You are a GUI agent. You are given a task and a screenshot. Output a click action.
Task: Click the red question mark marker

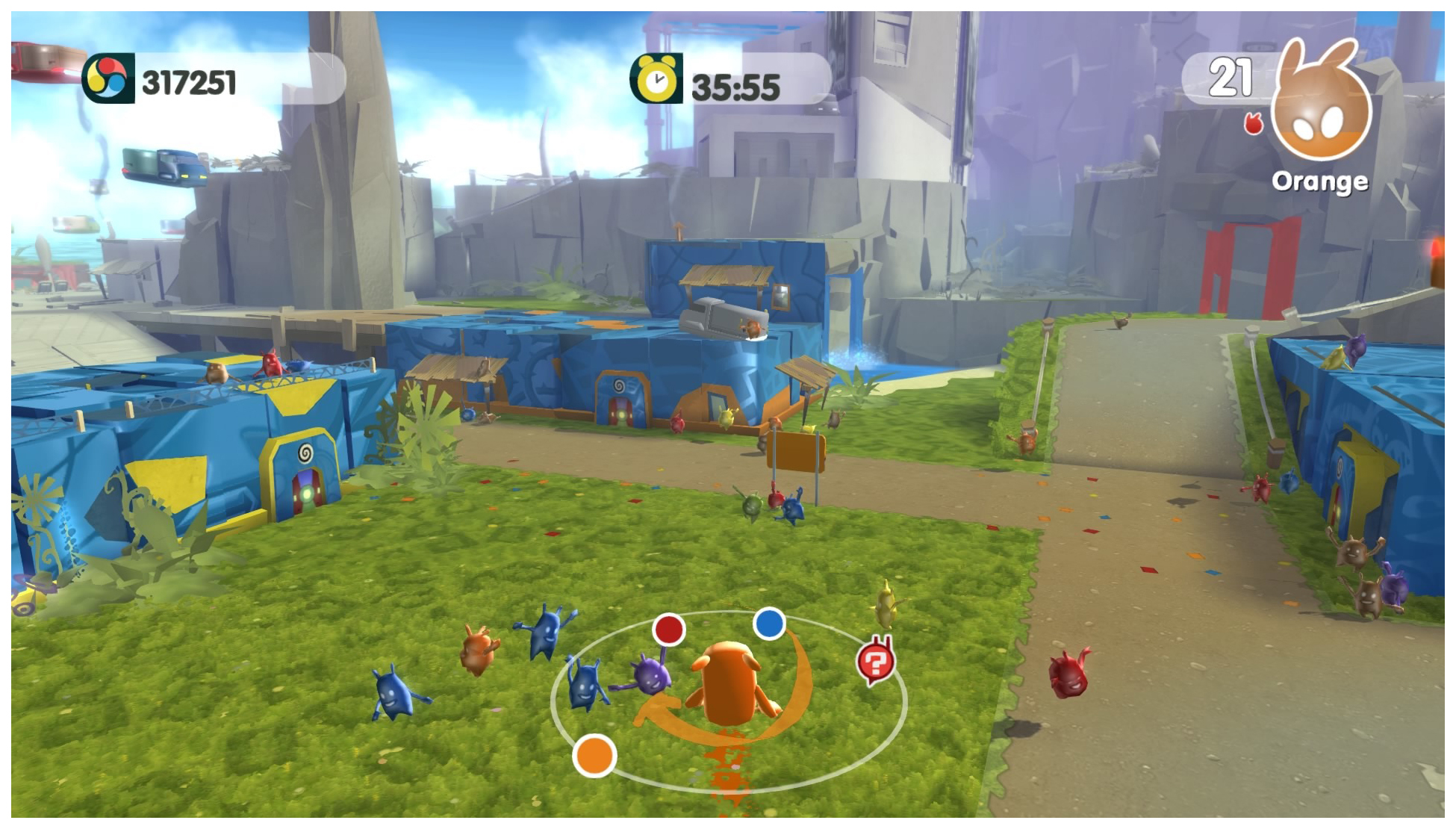click(x=875, y=661)
